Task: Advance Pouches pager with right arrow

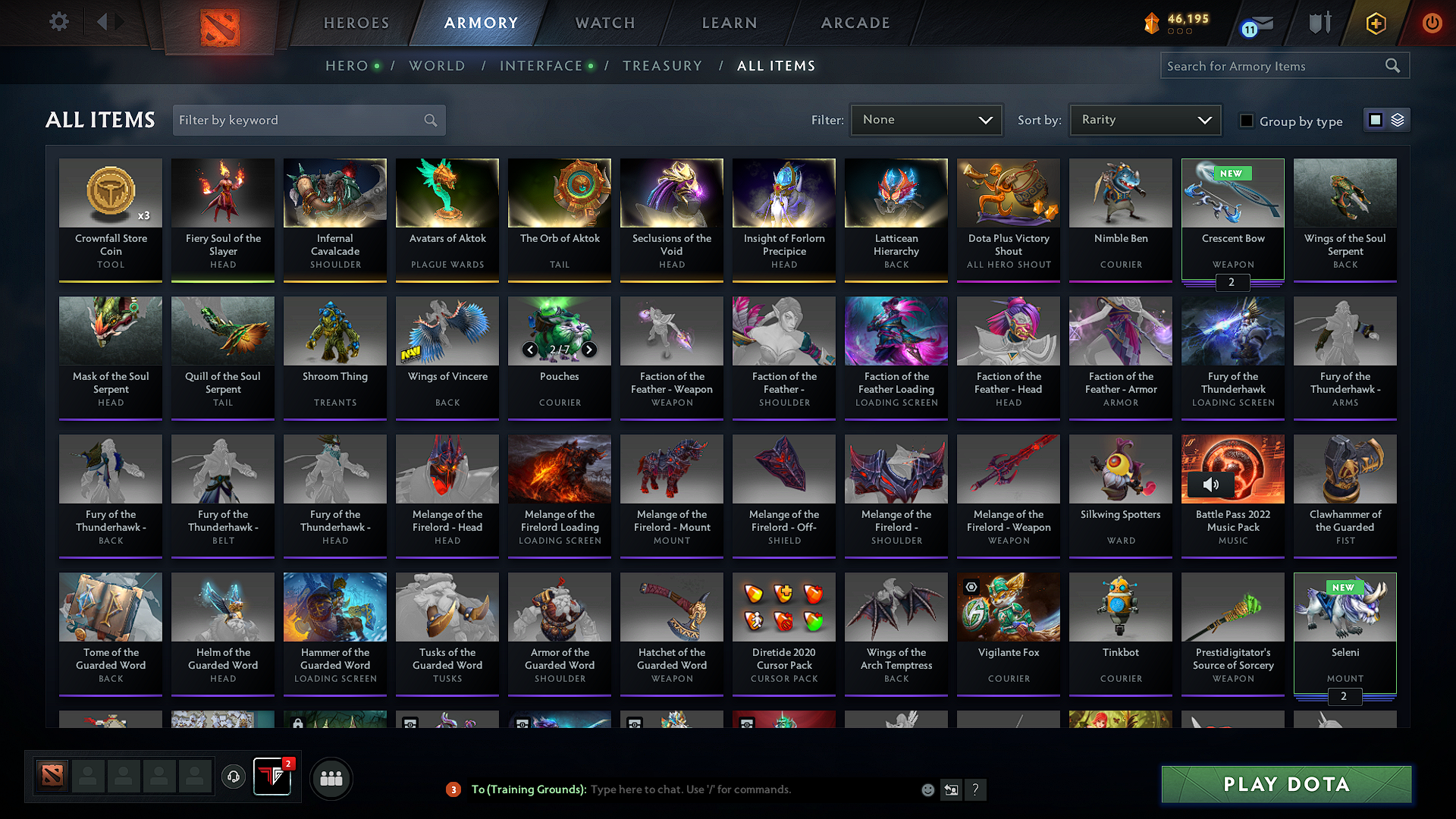Action: [x=589, y=350]
